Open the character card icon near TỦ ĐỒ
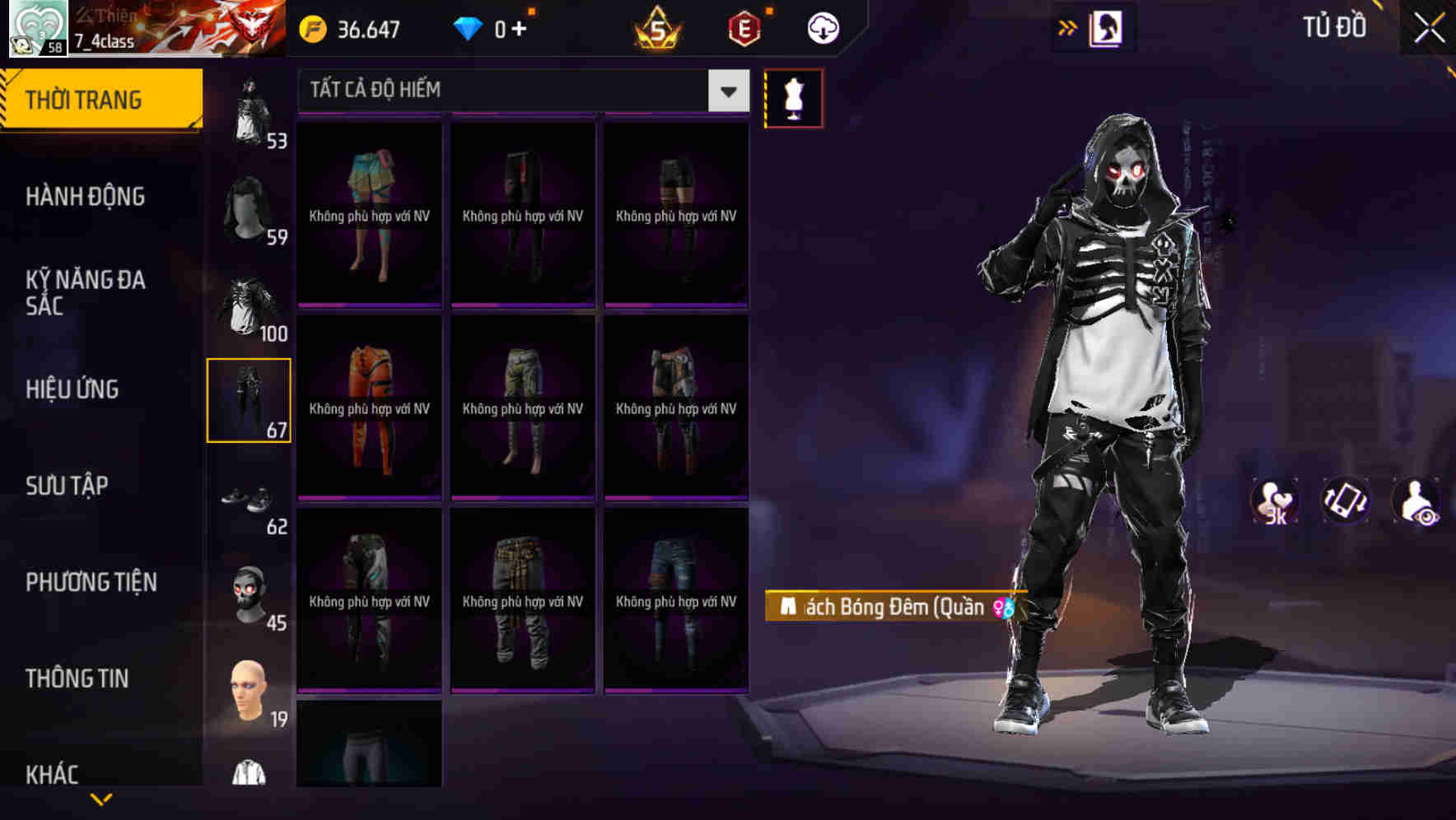Image resolution: width=1456 pixels, height=820 pixels. [1103, 26]
